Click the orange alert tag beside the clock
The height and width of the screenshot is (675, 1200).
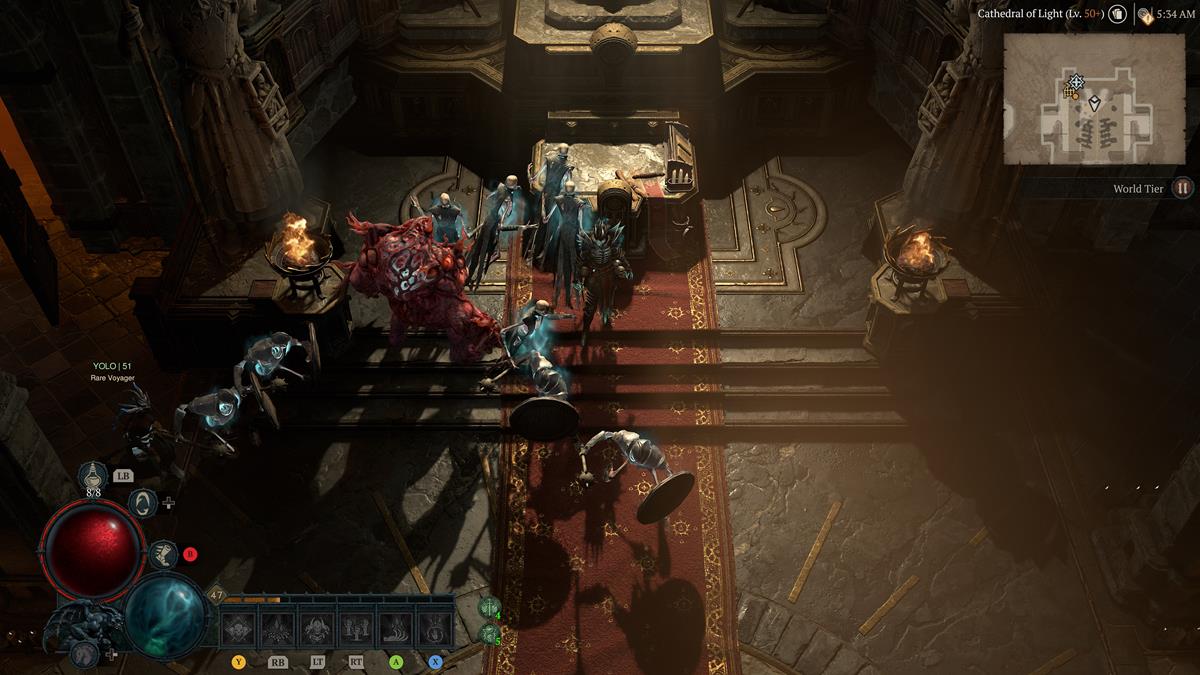coord(1144,15)
